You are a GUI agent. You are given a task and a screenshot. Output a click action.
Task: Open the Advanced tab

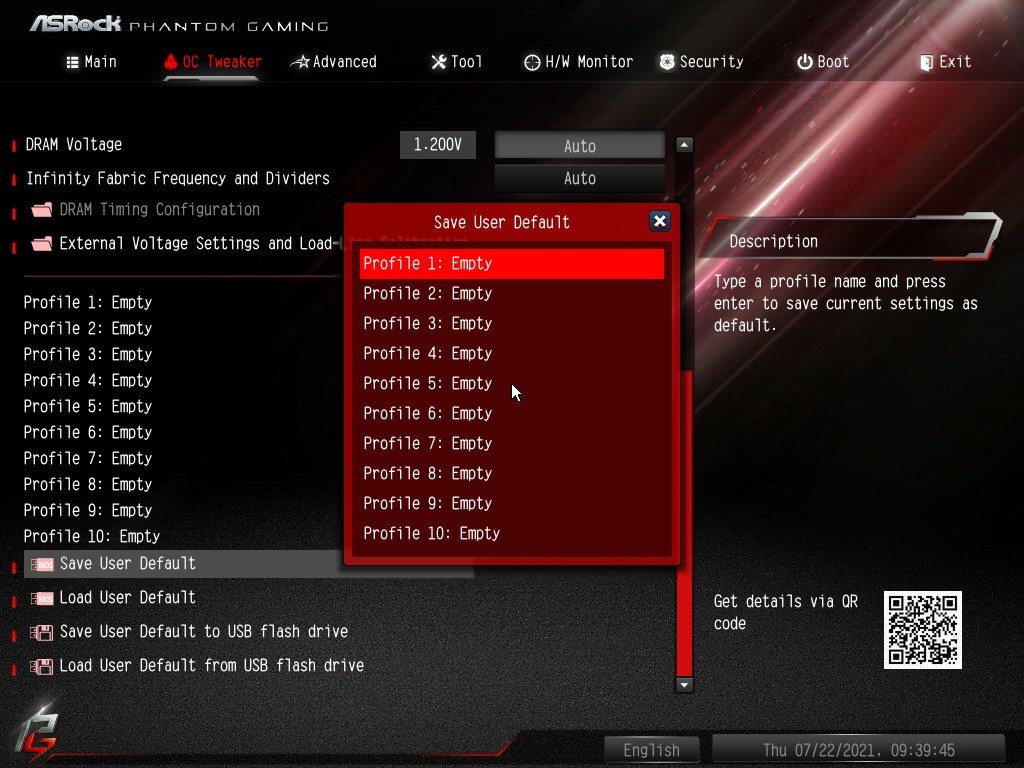[x=334, y=62]
